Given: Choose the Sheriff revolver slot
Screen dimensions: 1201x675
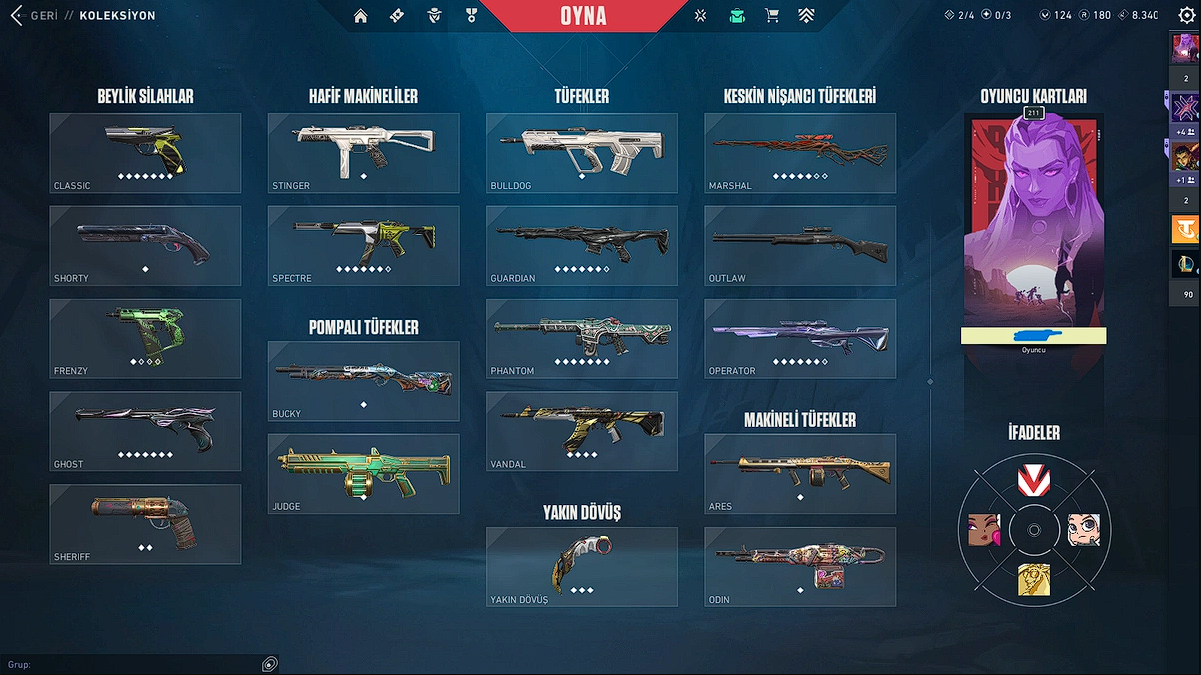Looking at the screenshot, I should (x=145, y=524).
